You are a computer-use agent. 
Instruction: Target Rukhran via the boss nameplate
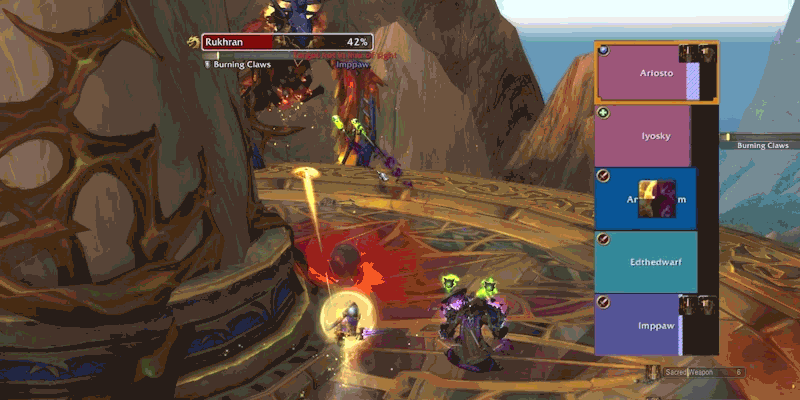(x=287, y=42)
